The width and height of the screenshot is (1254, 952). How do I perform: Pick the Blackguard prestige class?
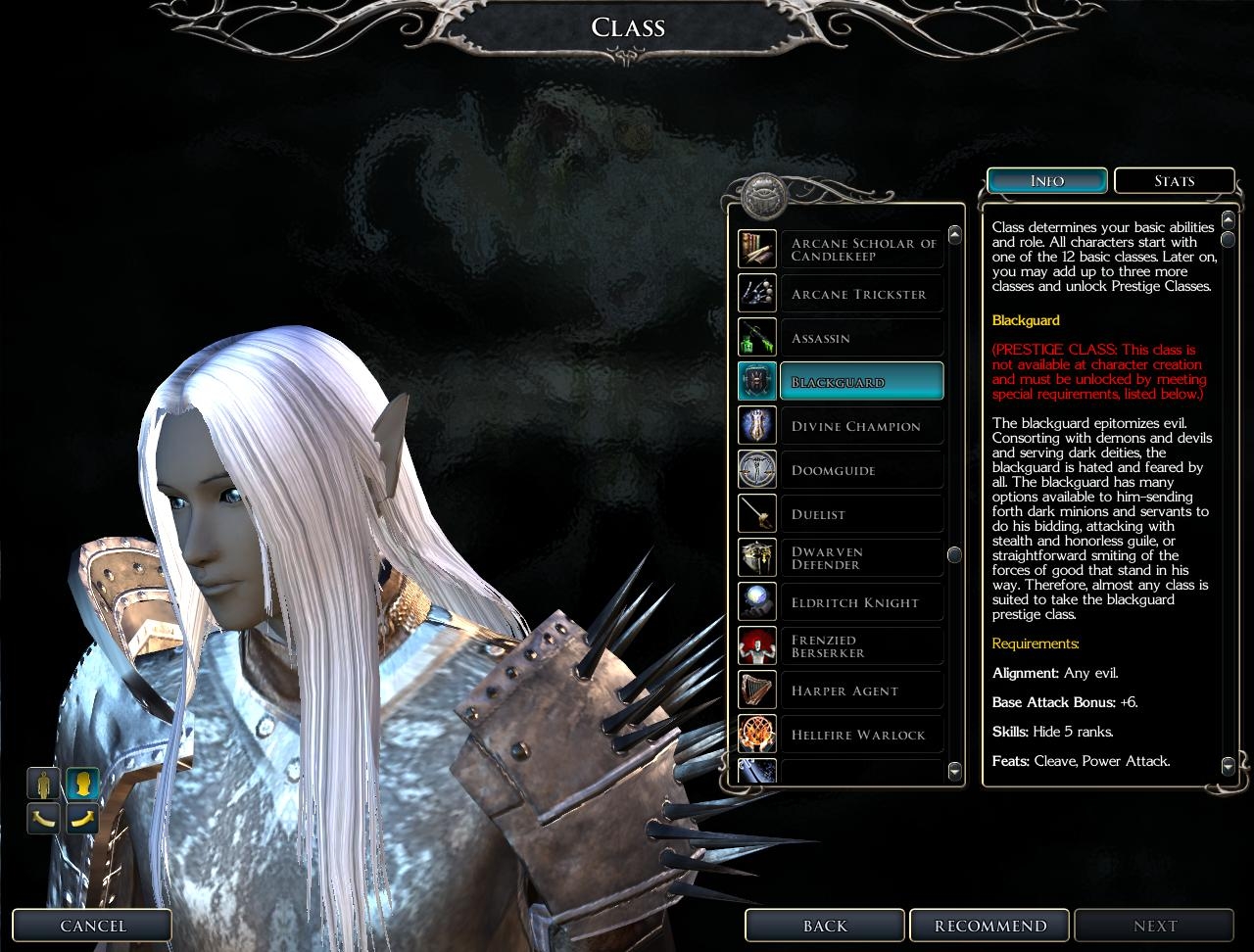pyautogui.click(x=861, y=382)
